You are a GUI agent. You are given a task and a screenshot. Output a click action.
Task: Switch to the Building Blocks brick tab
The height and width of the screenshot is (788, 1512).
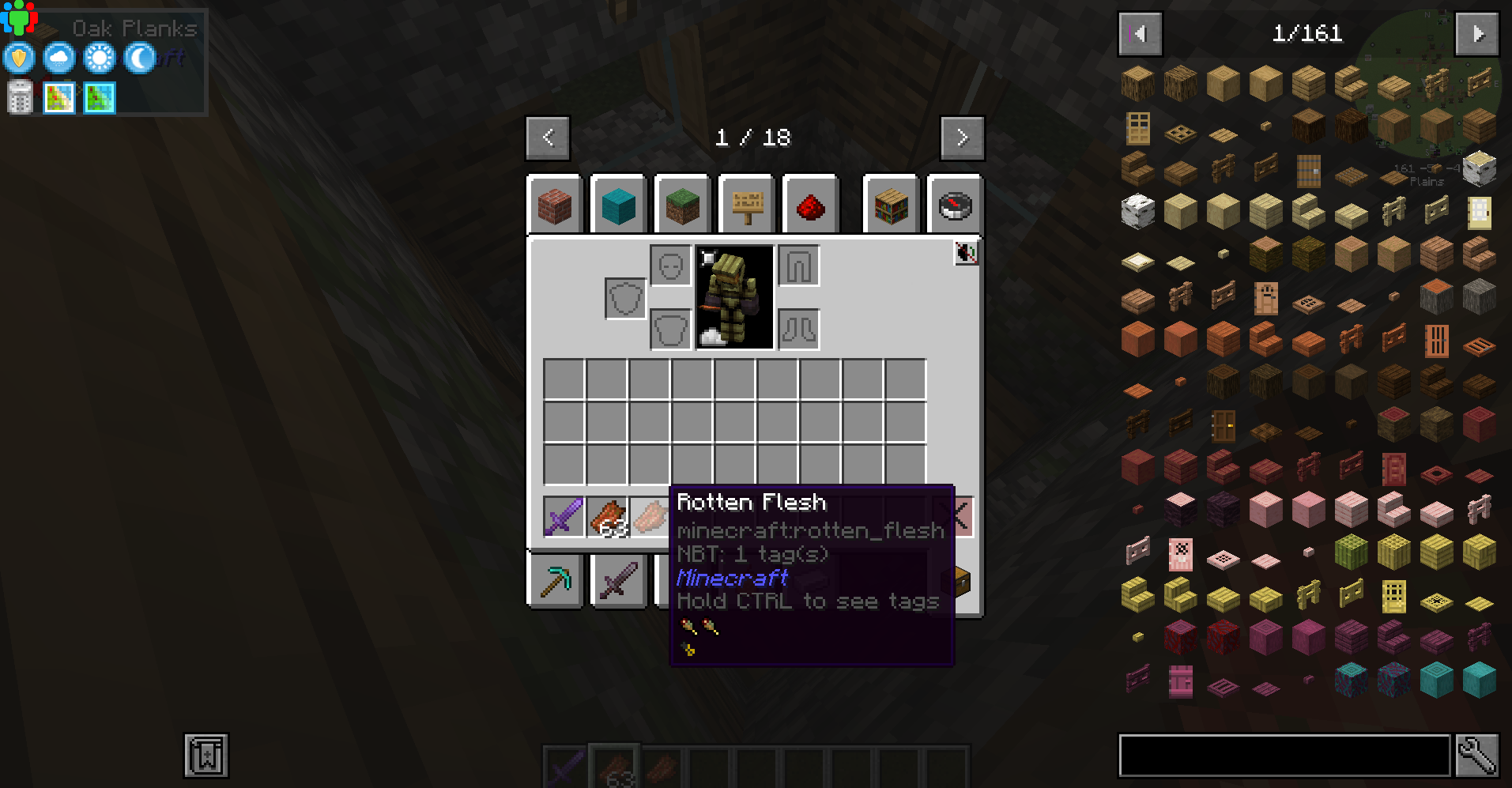[555, 205]
